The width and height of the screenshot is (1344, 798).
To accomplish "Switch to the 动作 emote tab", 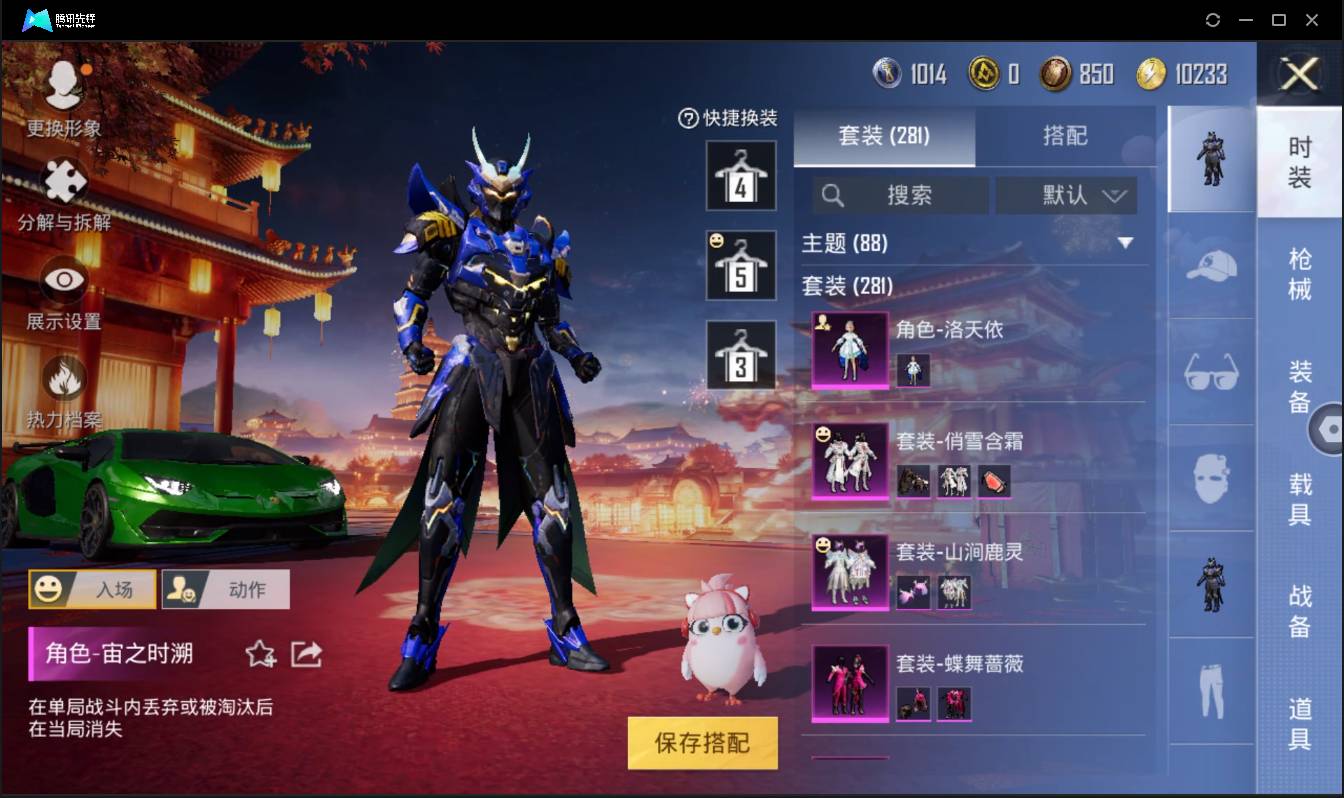I will point(228,588).
